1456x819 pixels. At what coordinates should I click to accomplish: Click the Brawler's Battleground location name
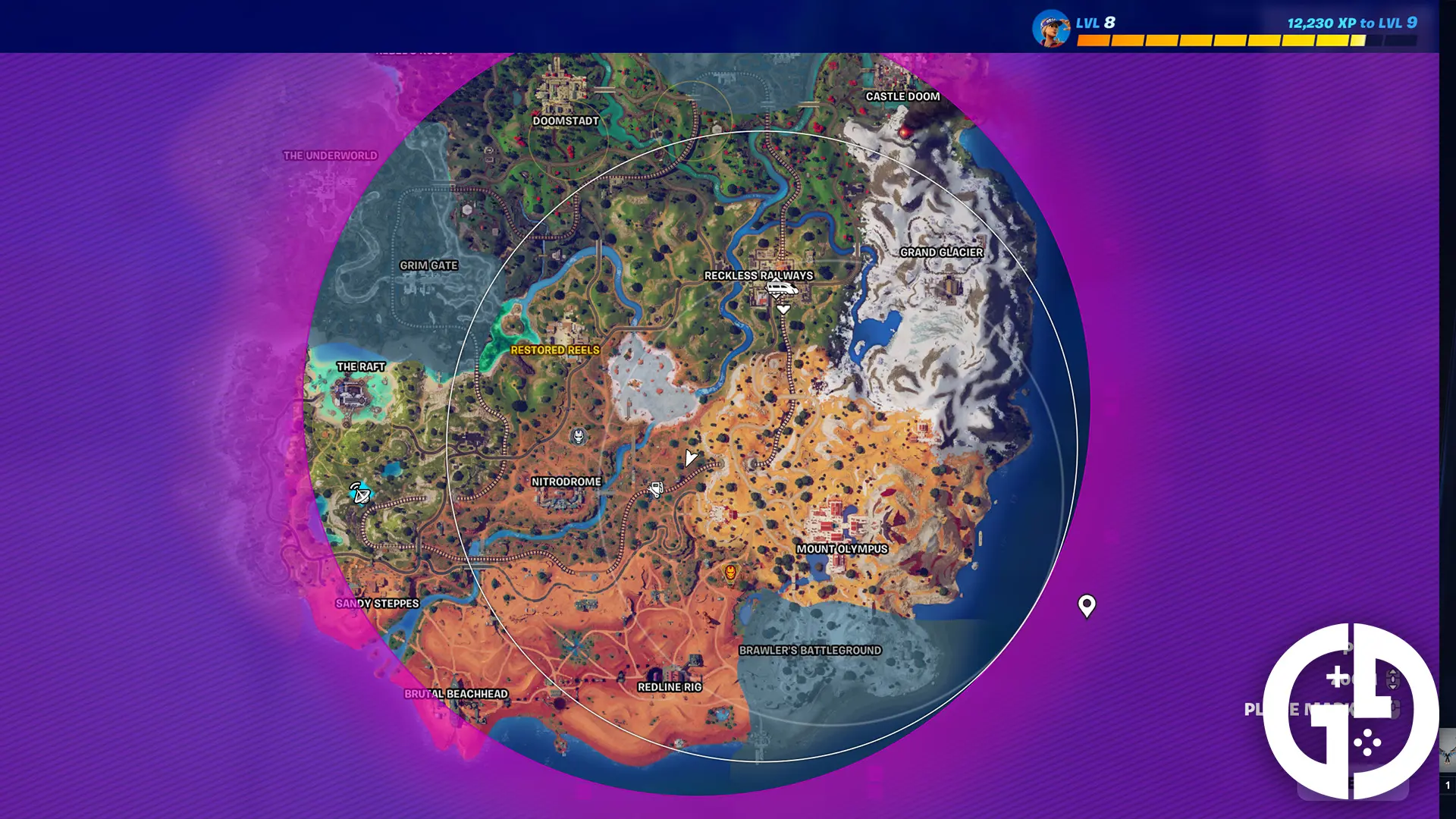click(x=811, y=649)
